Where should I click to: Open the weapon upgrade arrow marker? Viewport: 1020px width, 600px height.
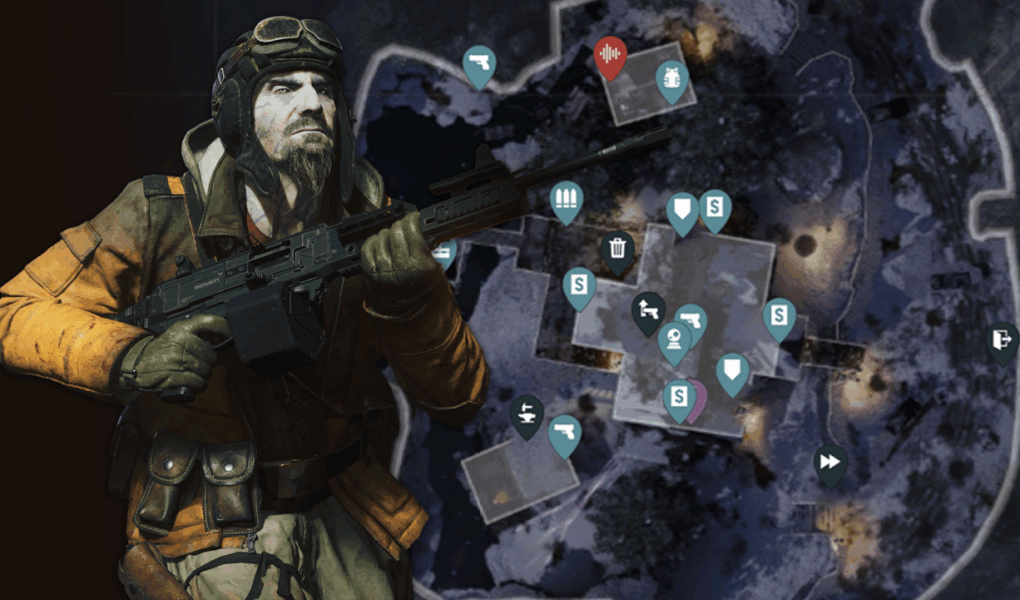pos(648,309)
